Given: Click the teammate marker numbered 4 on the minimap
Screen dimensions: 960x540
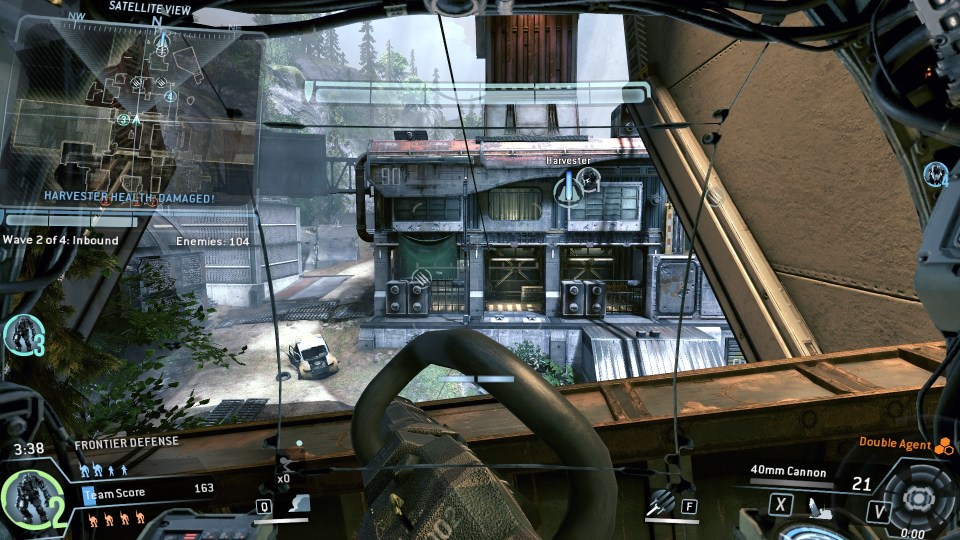Looking at the screenshot, I should (170, 97).
